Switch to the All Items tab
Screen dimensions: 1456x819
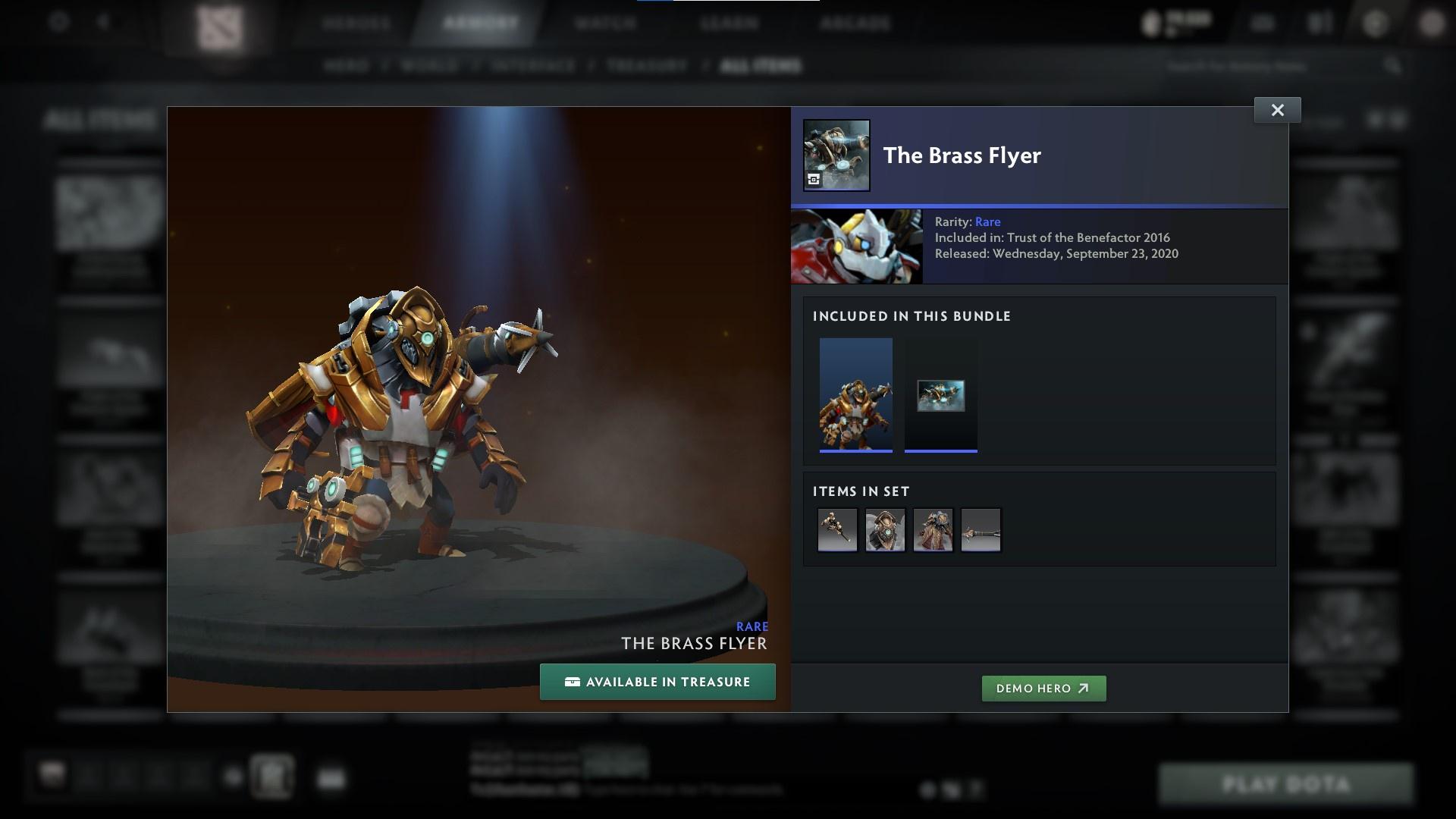(761, 65)
